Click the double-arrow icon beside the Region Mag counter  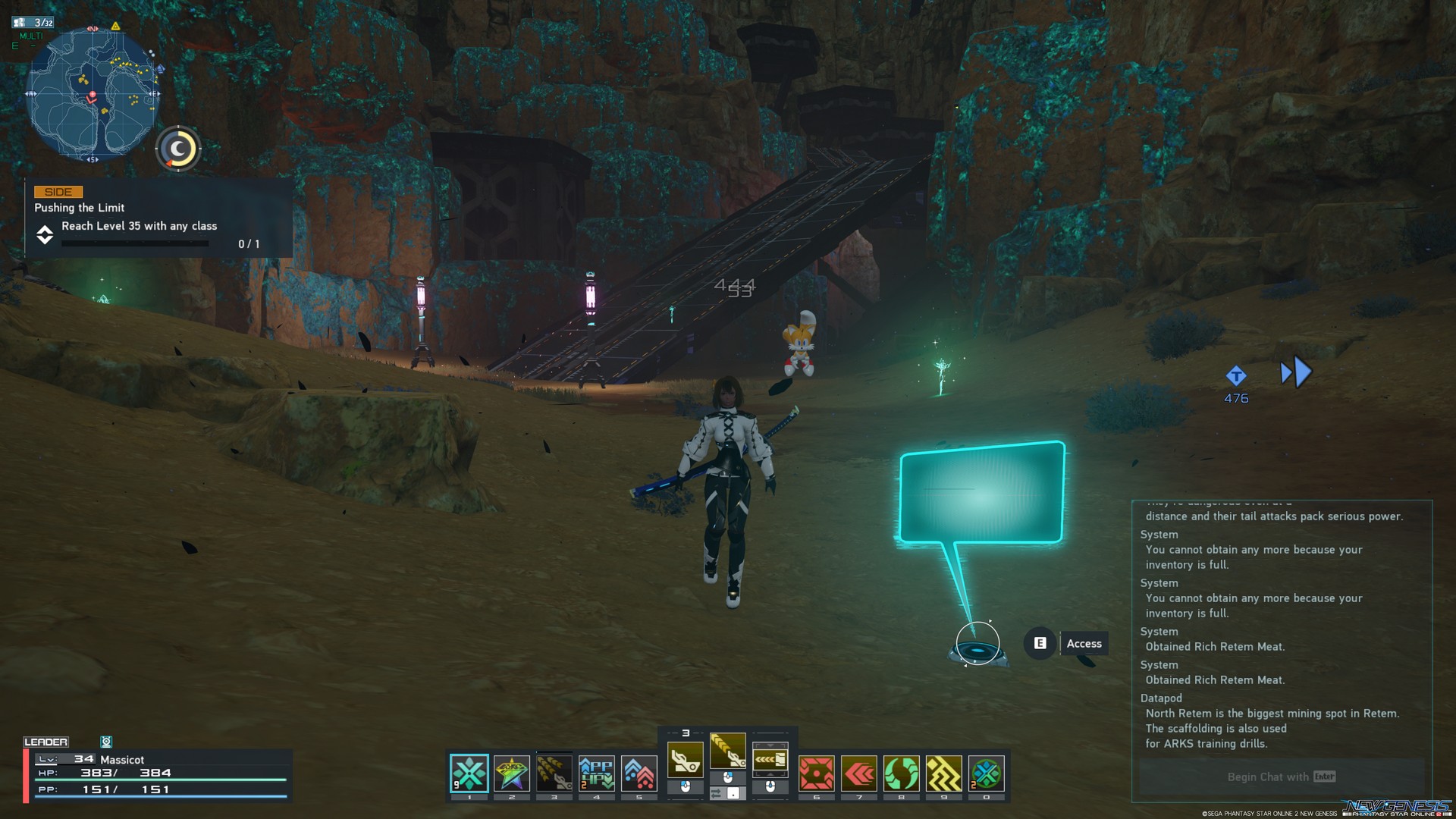point(1294,372)
